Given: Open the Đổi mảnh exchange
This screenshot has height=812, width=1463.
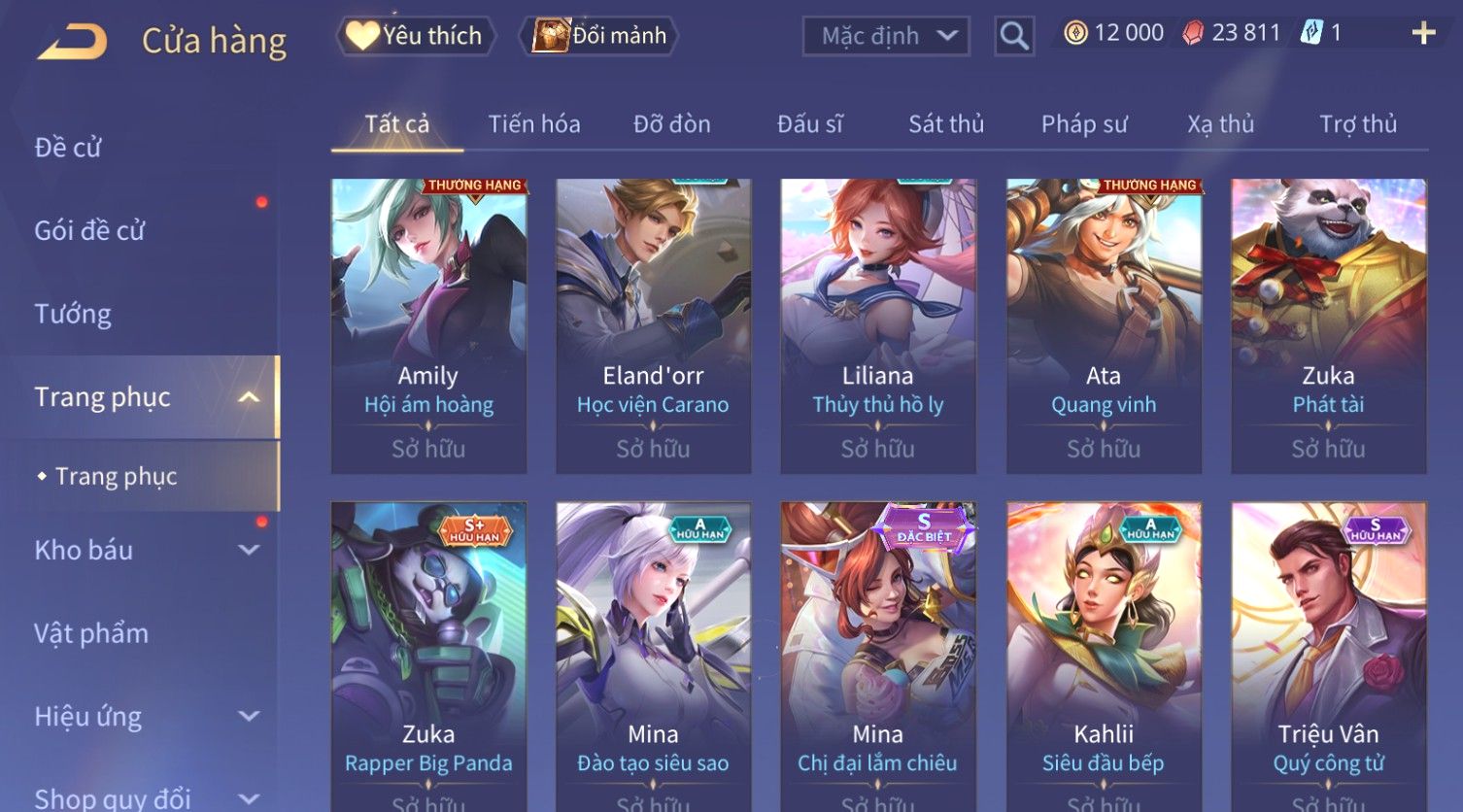Looking at the screenshot, I should pyautogui.click(x=600, y=36).
